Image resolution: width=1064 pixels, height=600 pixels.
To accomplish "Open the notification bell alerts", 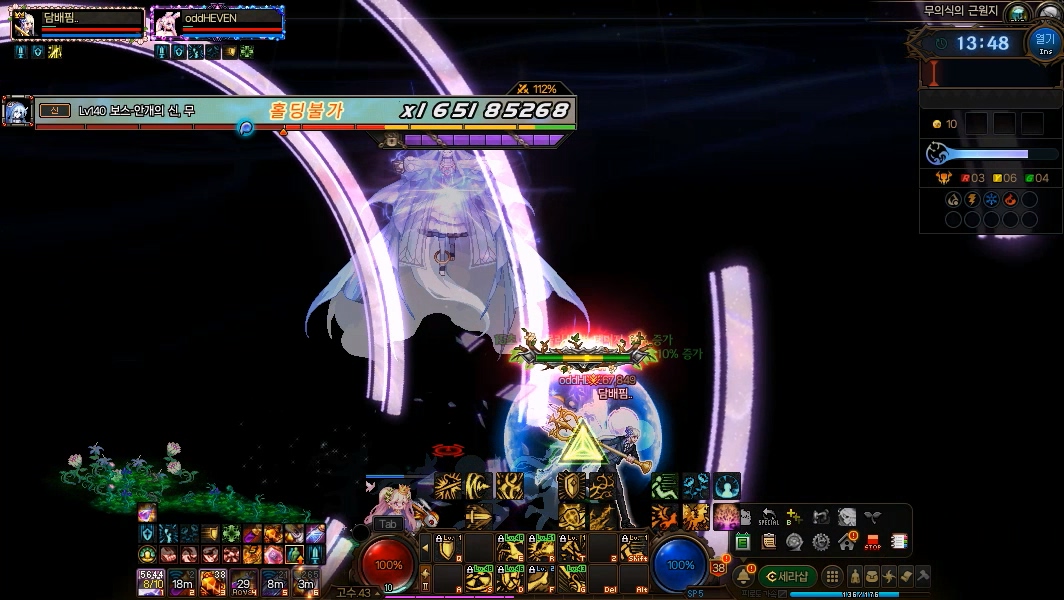I will 744,576.
